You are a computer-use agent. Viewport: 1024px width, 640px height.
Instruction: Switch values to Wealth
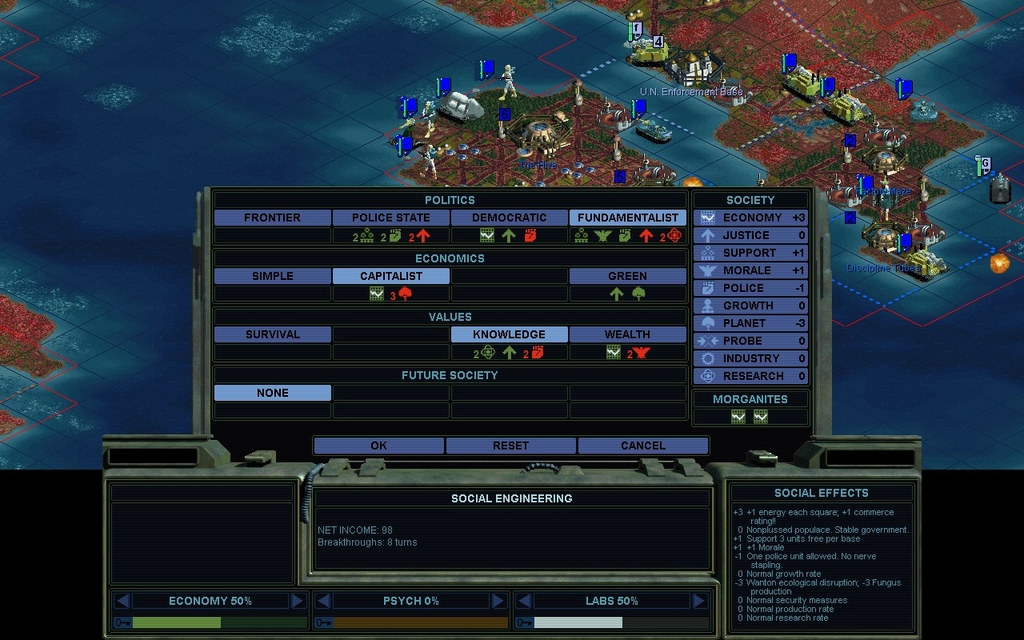pyautogui.click(x=627, y=335)
